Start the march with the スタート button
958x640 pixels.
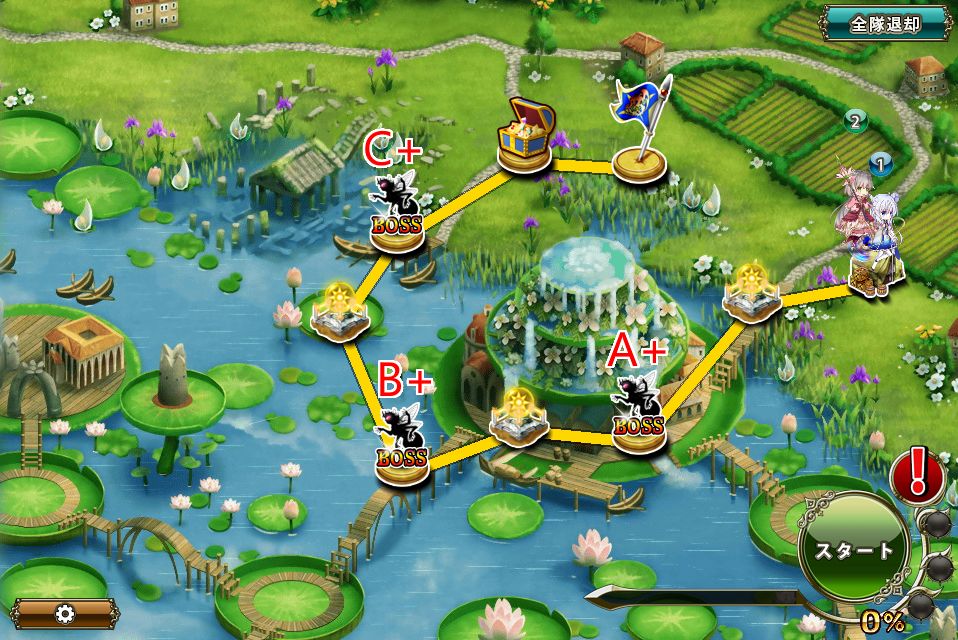(854, 550)
